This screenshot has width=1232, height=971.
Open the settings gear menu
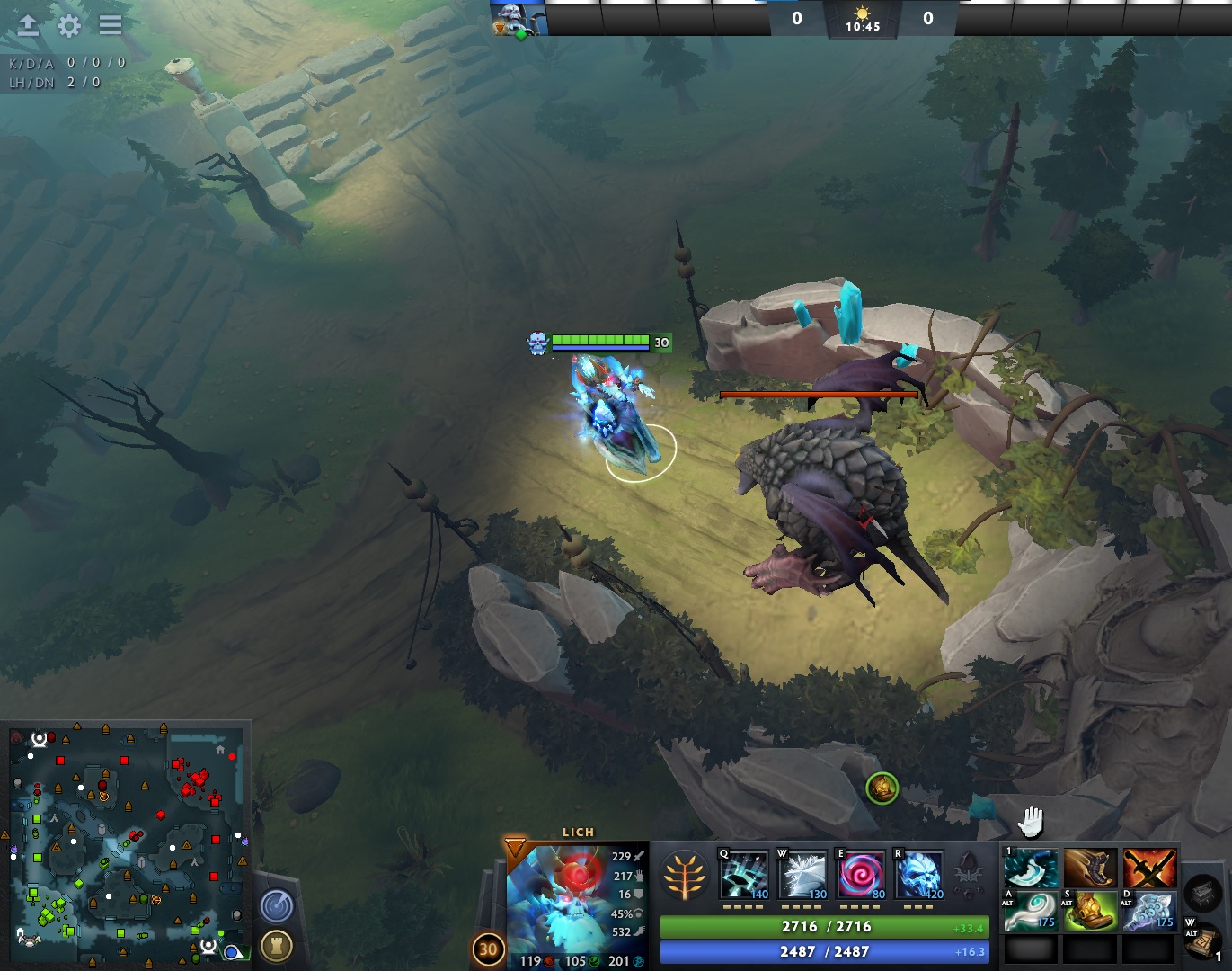pyautogui.click(x=69, y=26)
